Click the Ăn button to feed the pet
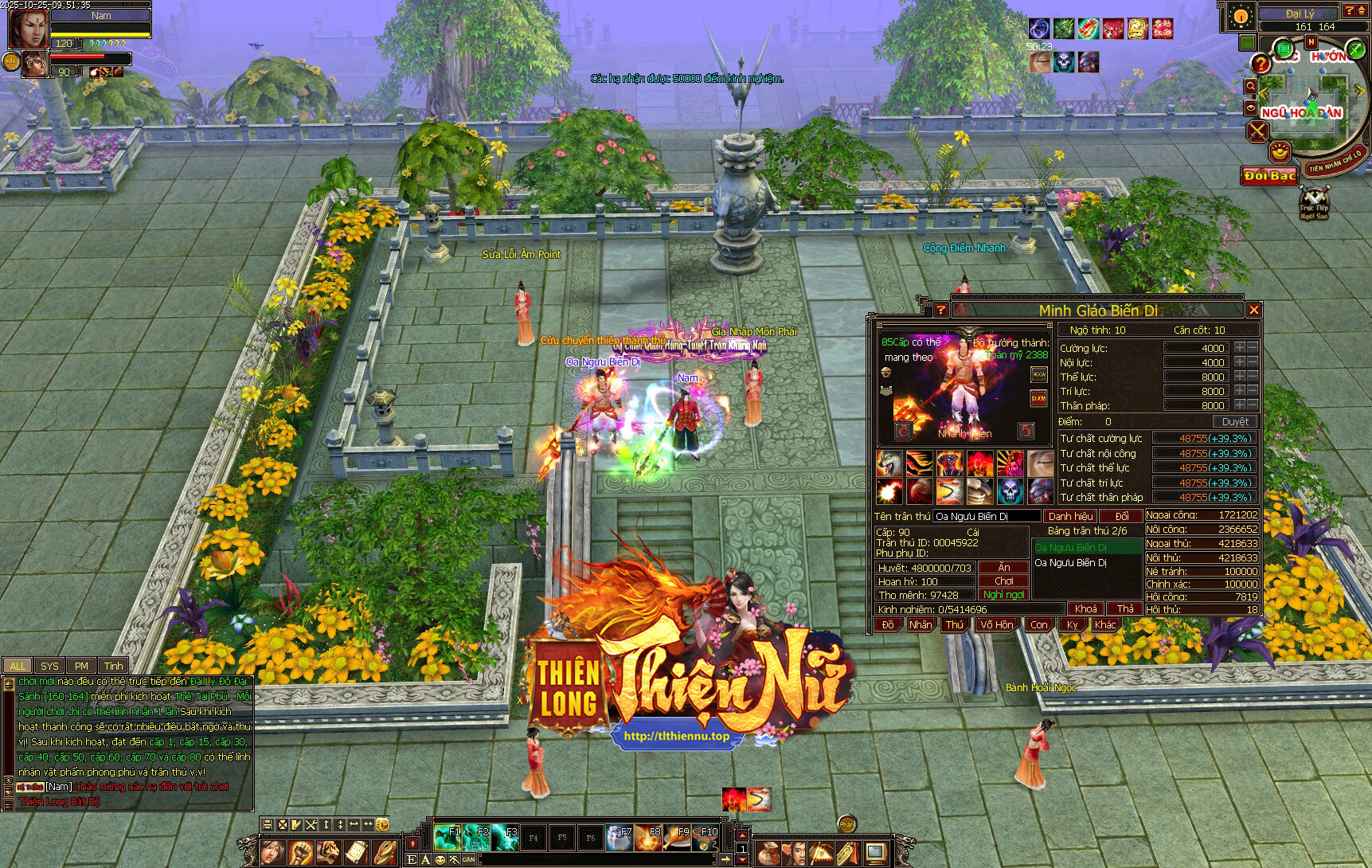Image resolution: width=1372 pixels, height=868 pixels. (x=1003, y=568)
